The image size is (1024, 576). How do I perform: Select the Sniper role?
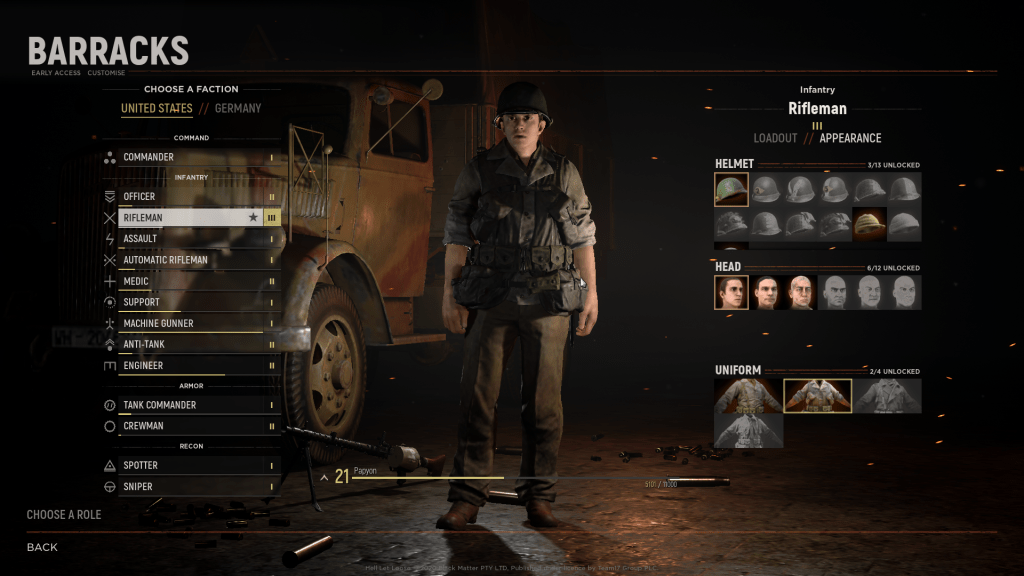[x=190, y=486]
